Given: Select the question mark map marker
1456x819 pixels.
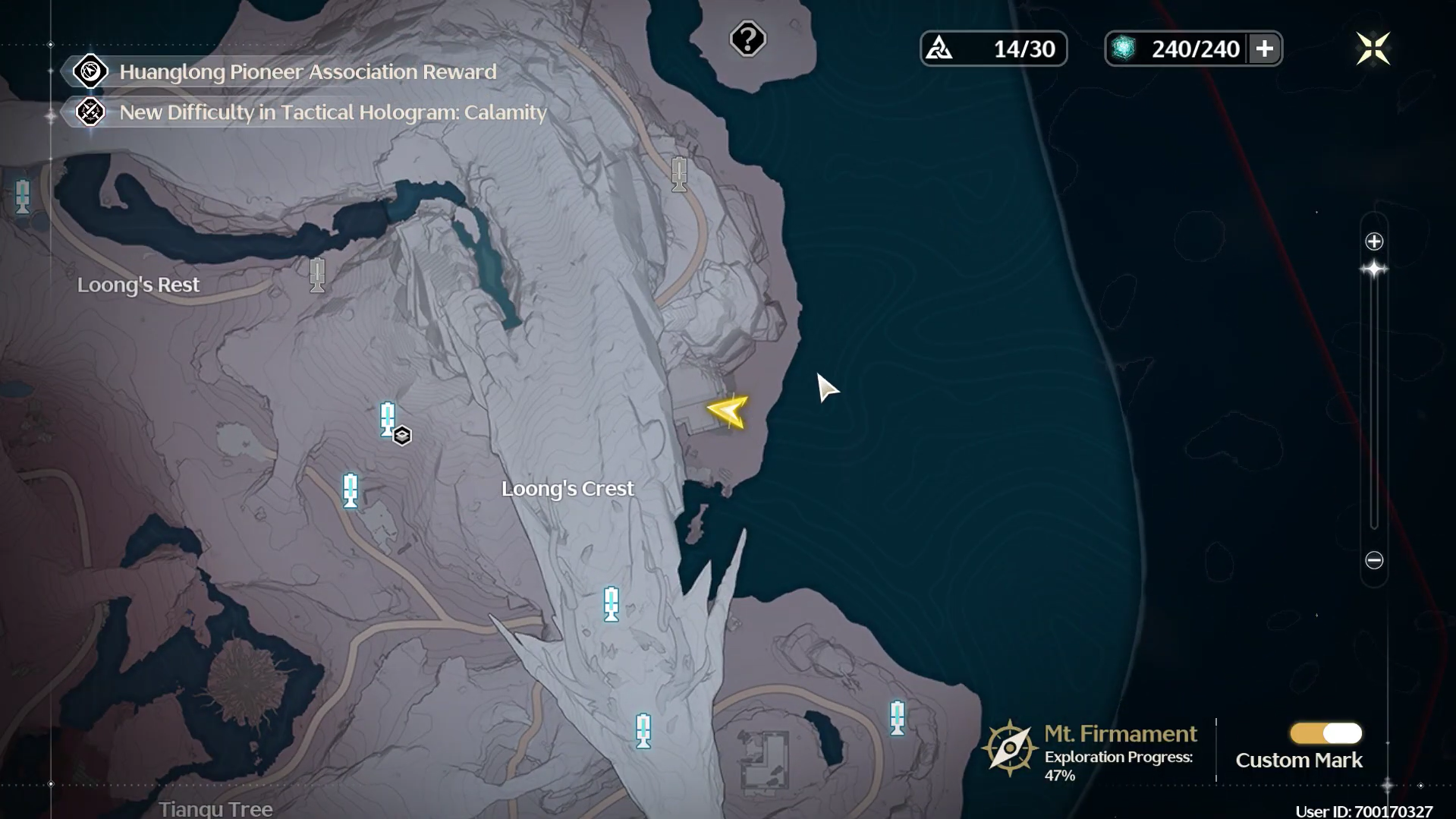Looking at the screenshot, I should 747,39.
